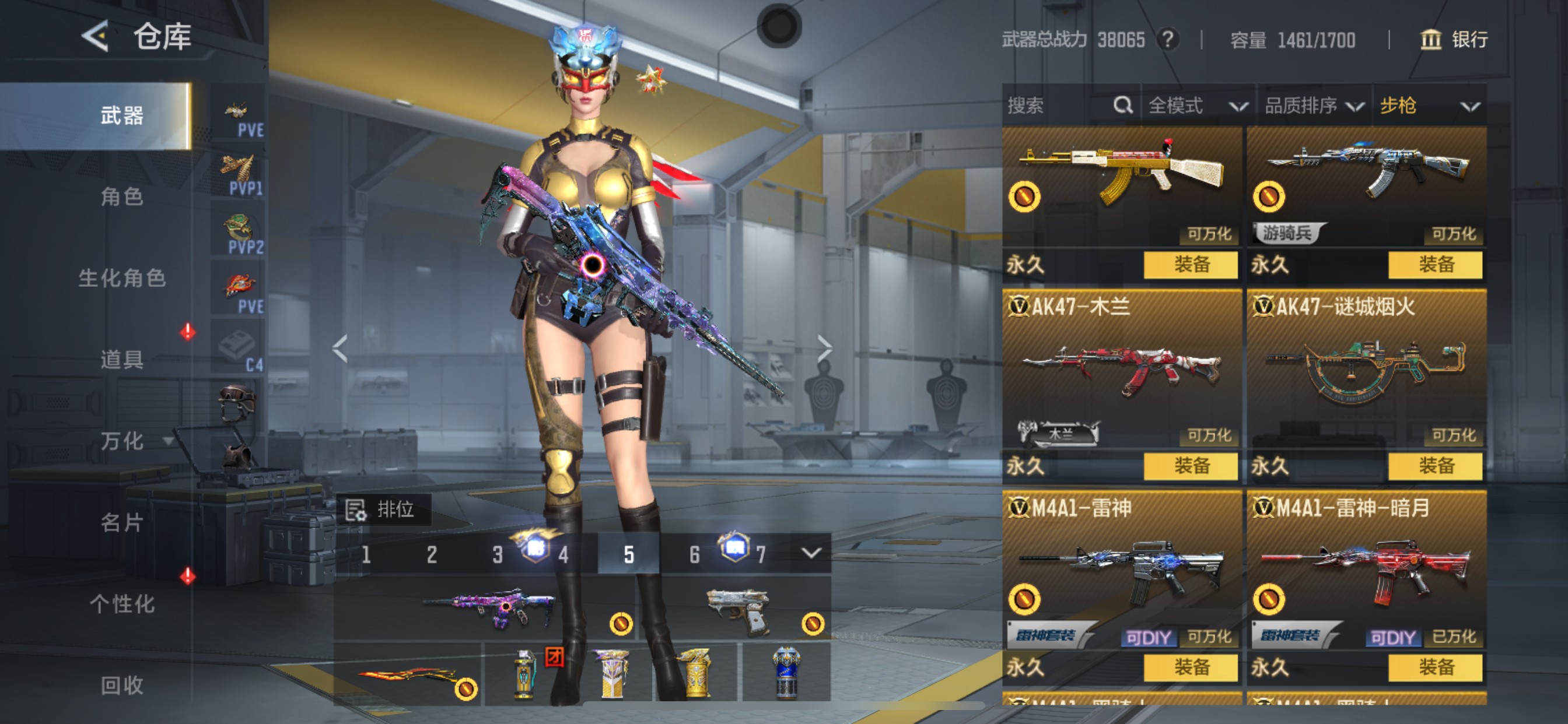Open the 步枪 weapon type dropdown
Screen dimensions: 1568x724
tap(1428, 106)
